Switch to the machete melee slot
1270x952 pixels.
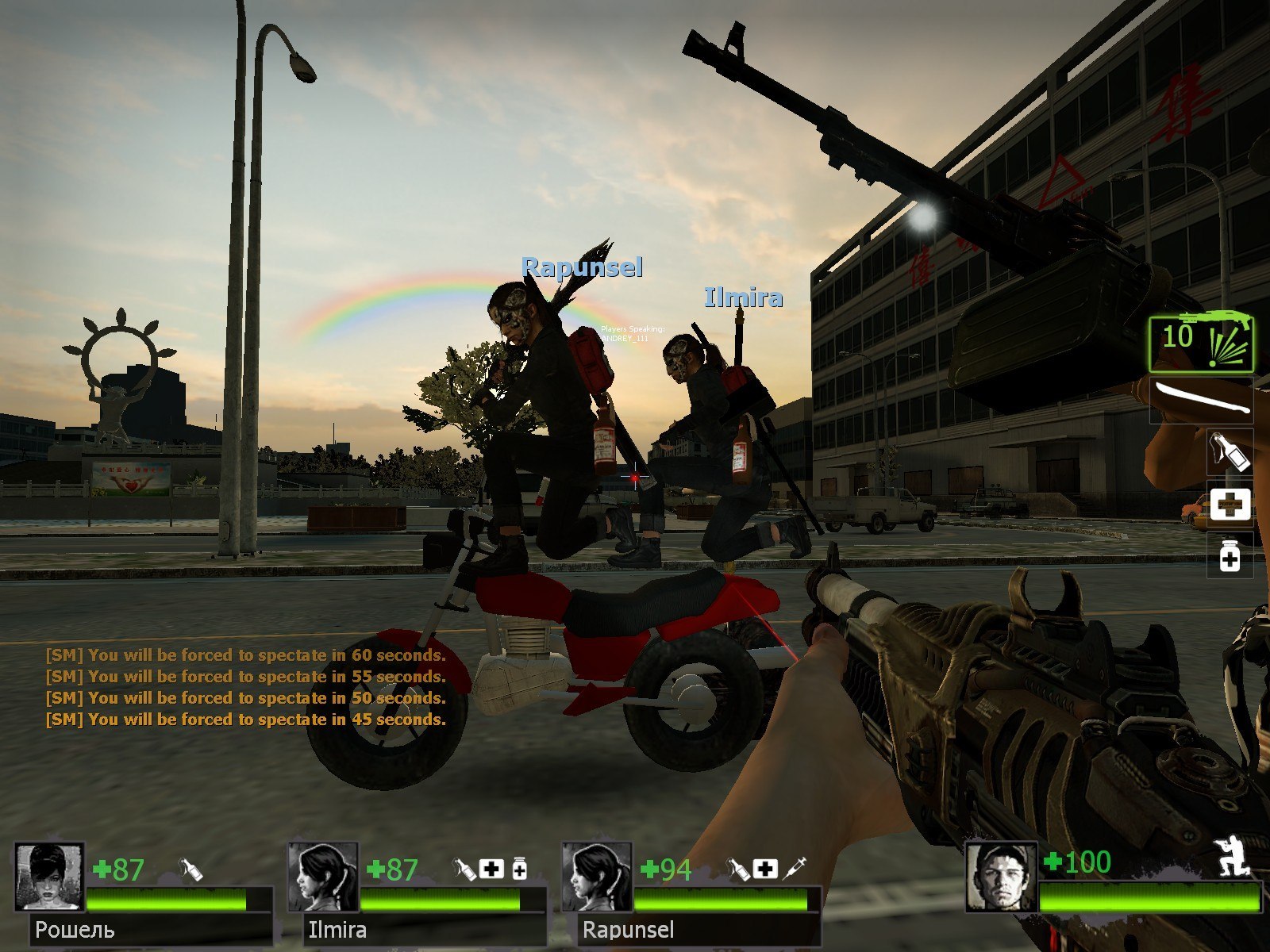[x=1201, y=399]
